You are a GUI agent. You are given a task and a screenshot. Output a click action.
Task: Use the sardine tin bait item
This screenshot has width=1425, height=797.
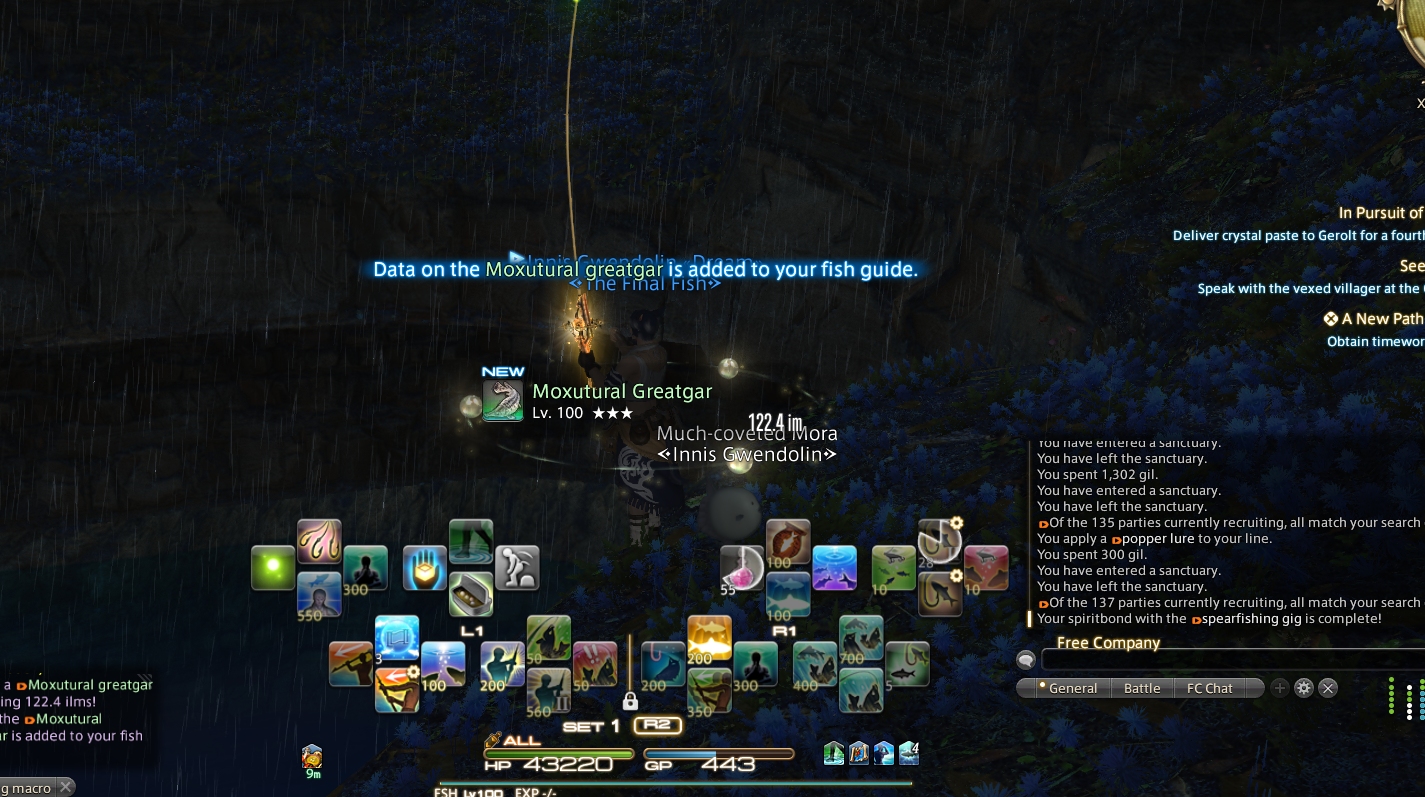coord(470,594)
